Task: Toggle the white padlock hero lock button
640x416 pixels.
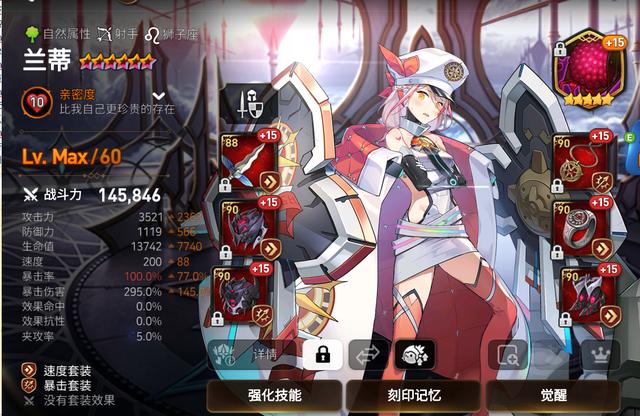Action: click(x=322, y=354)
